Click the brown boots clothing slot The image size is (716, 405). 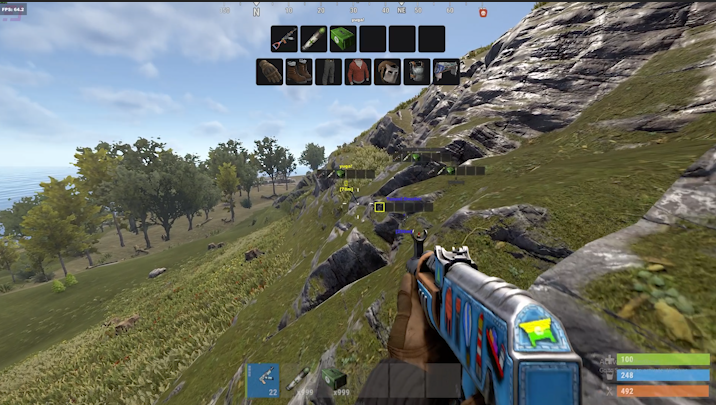click(x=299, y=72)
